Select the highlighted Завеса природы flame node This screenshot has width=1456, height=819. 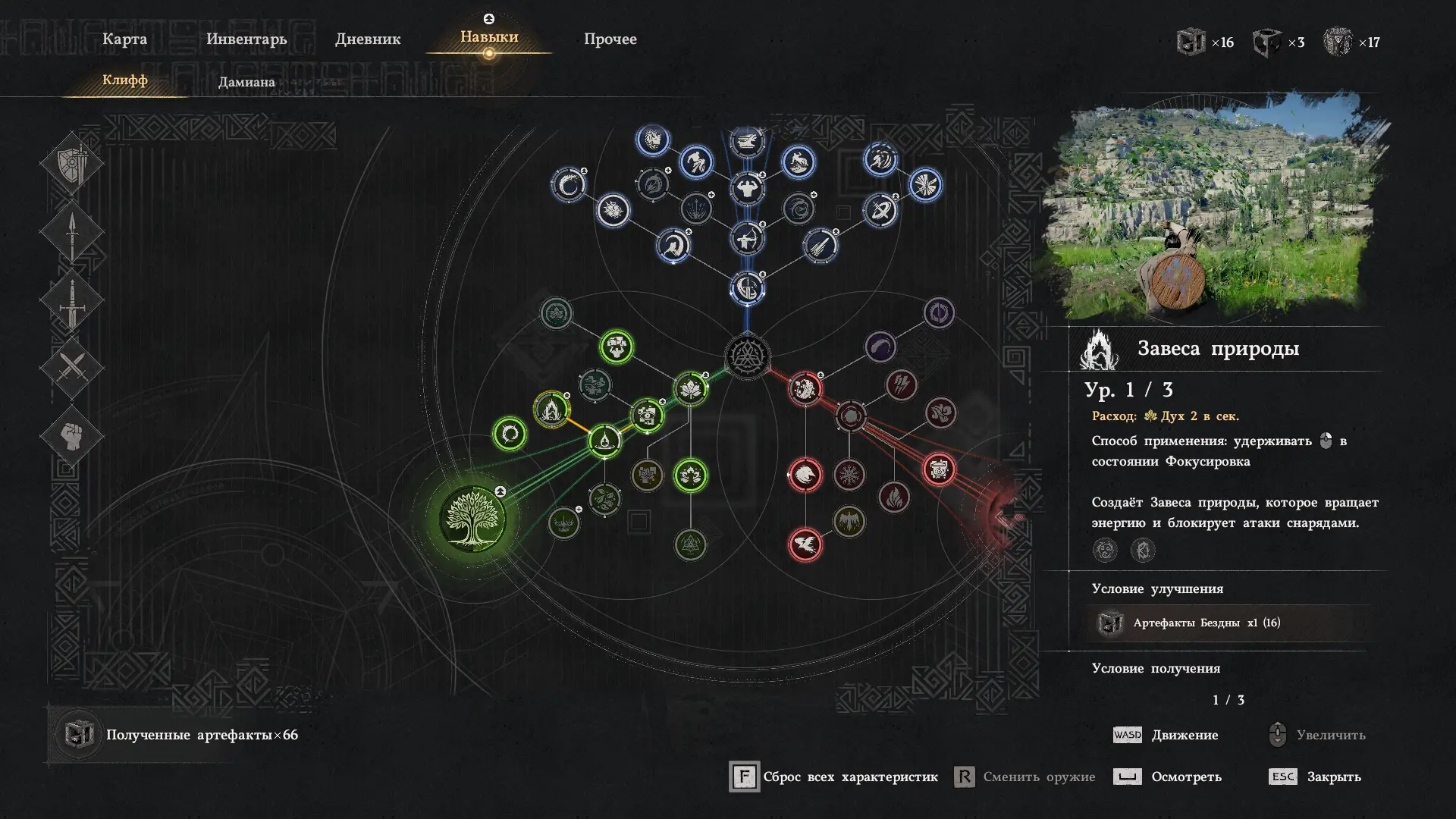551,409
